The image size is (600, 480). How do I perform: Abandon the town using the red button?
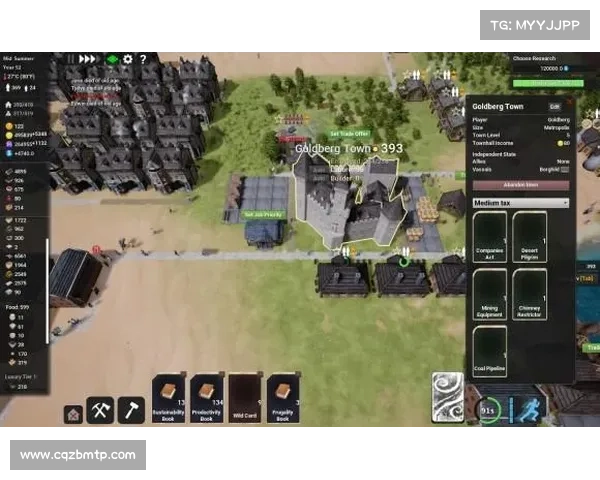(520, 185)
